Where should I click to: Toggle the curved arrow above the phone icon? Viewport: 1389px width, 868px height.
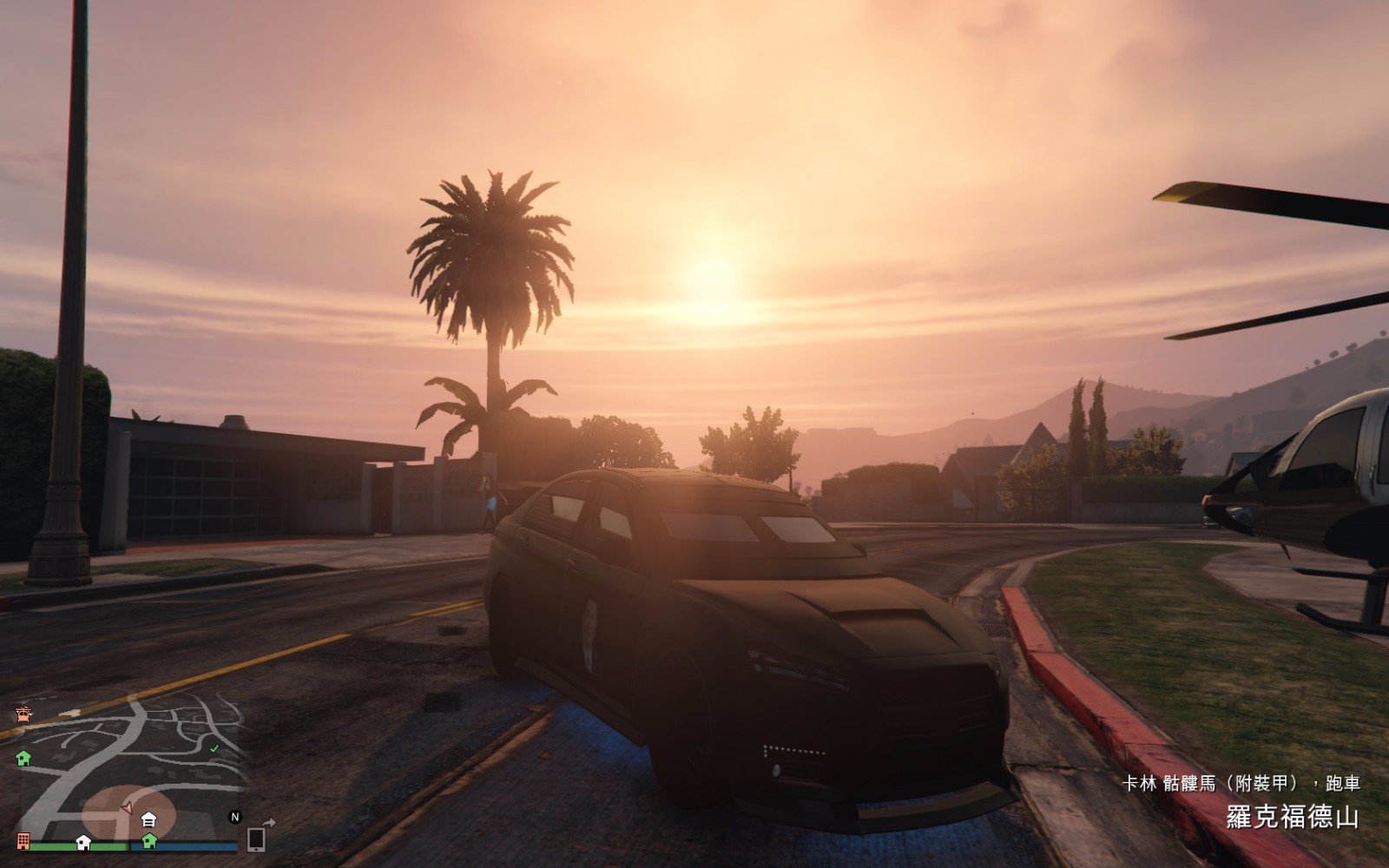(270, 822)
